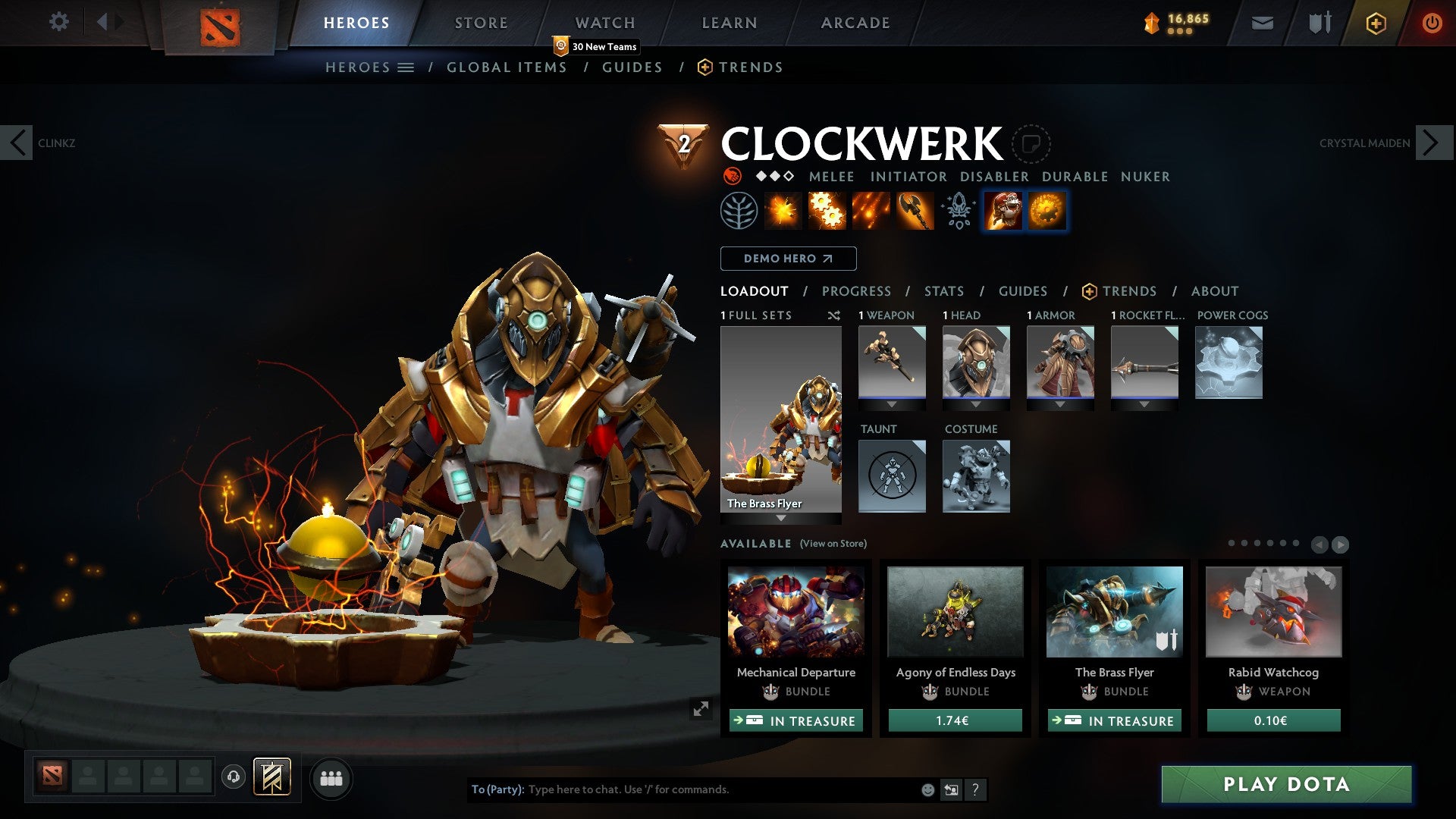Image resolution: width=1456 pixels, height=819 pixels.
Task: Expand the Weapon slot dropdown arrow
Action: [891, 404]
